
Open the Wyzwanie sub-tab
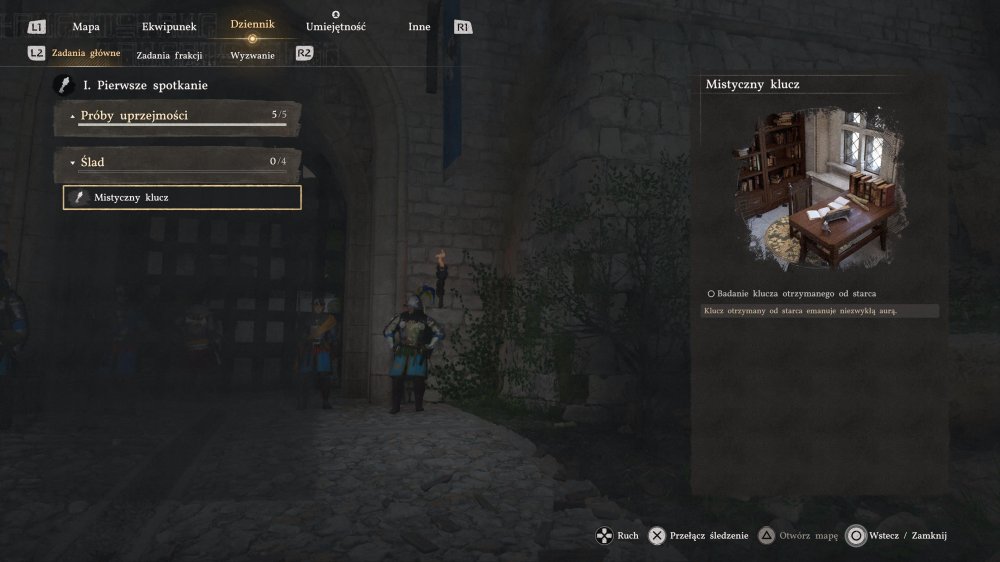(x=252, y=56)
